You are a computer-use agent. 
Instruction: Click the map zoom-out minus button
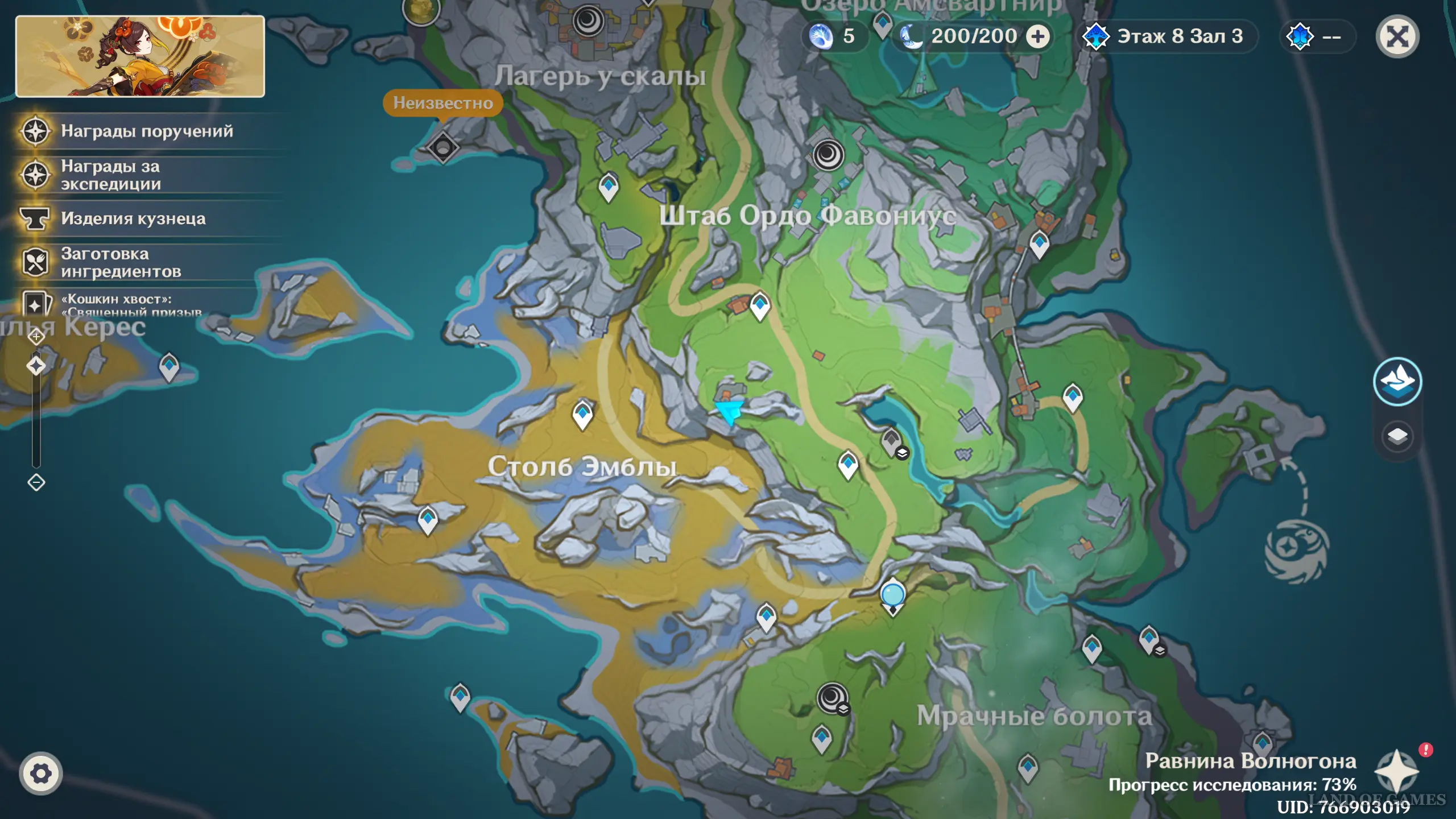[36, 483]
